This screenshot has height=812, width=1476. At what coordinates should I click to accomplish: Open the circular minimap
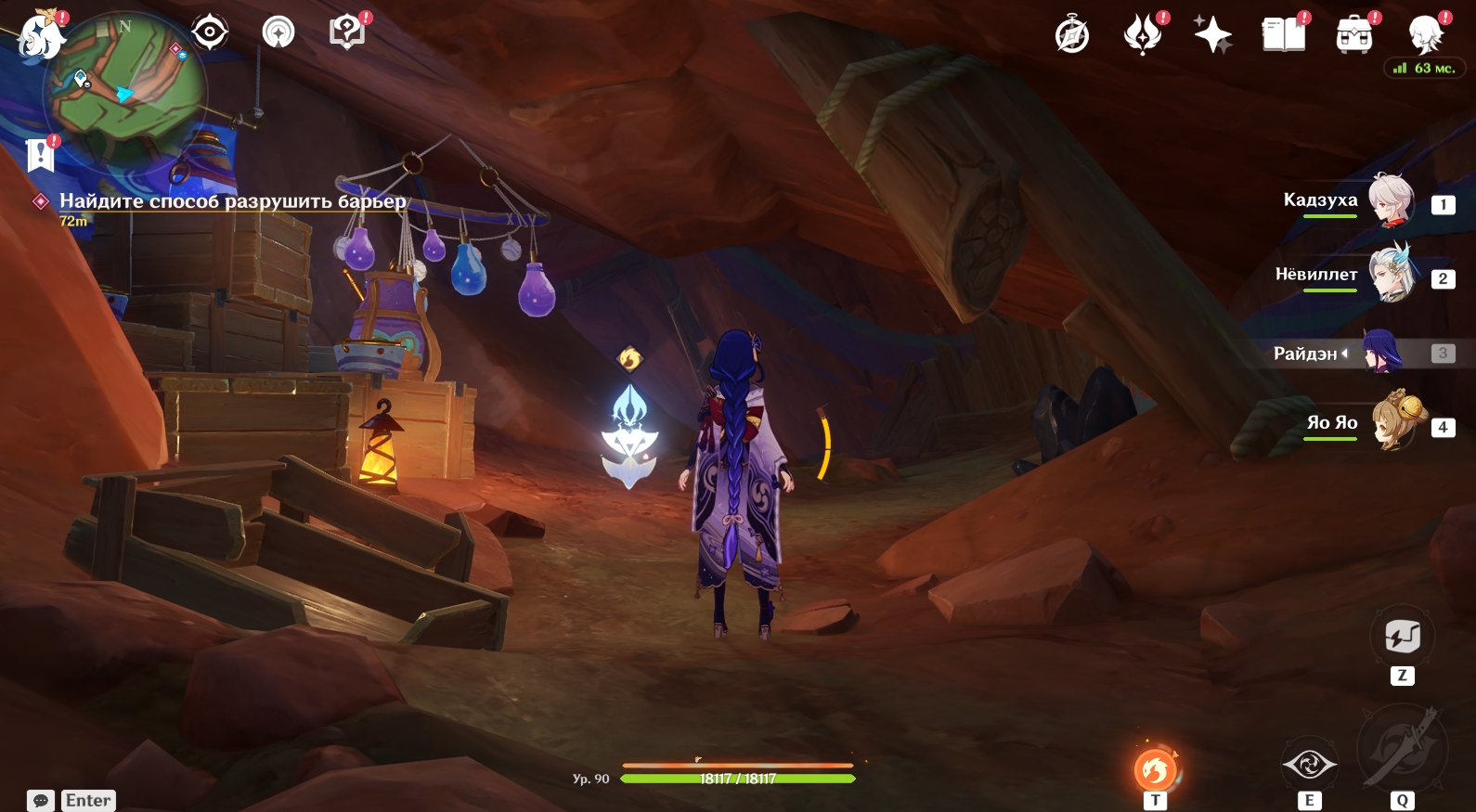pos(125,92)
